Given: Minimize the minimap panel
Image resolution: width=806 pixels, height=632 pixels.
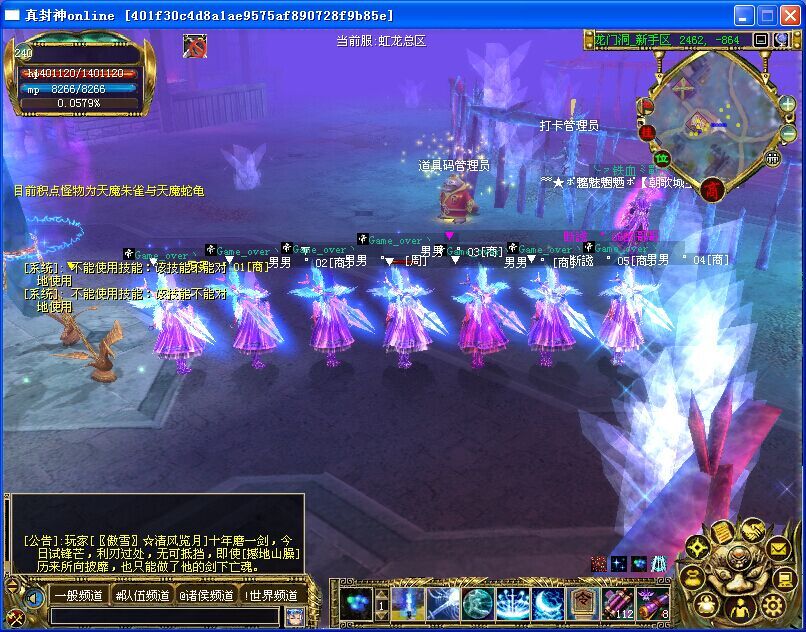Looking at the screenshot, I should coord(760,40).
